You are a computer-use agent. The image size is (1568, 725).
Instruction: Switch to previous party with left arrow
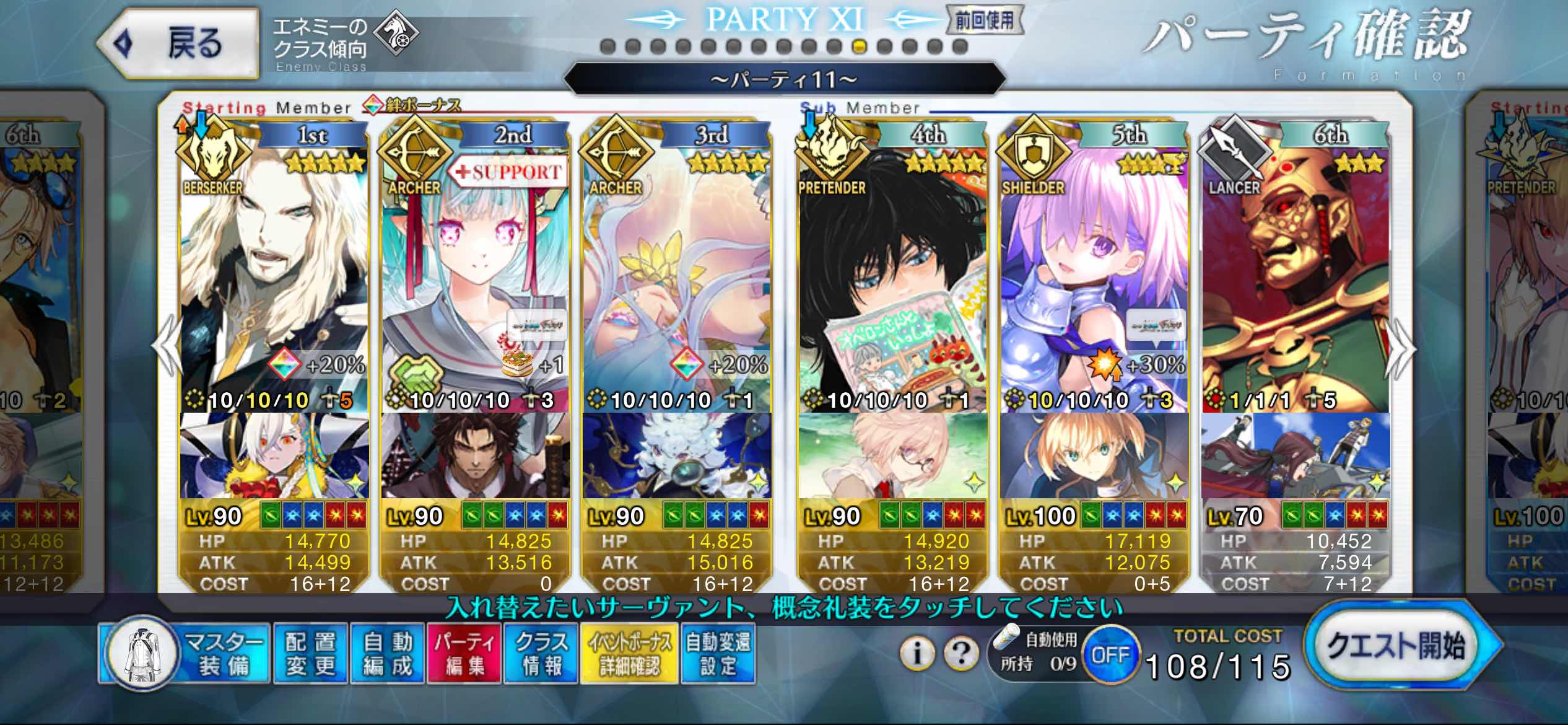(167, 350)
